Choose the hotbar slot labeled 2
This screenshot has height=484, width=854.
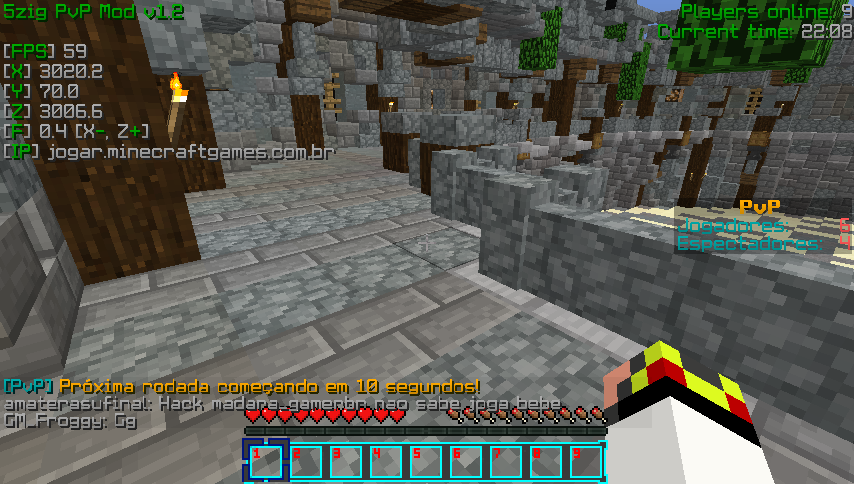click(x=305, y=462)
